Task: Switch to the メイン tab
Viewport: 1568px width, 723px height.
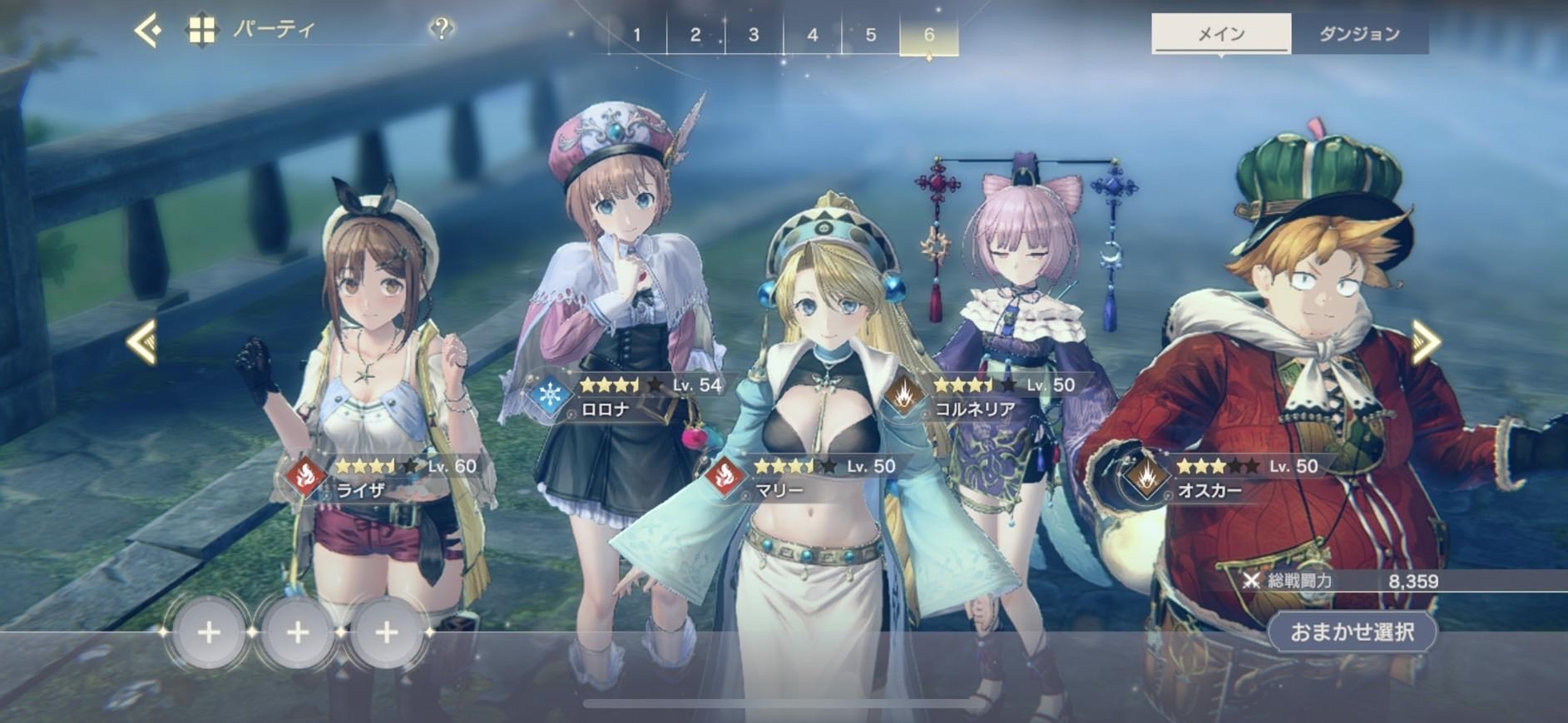Action: coord(1220,34)
